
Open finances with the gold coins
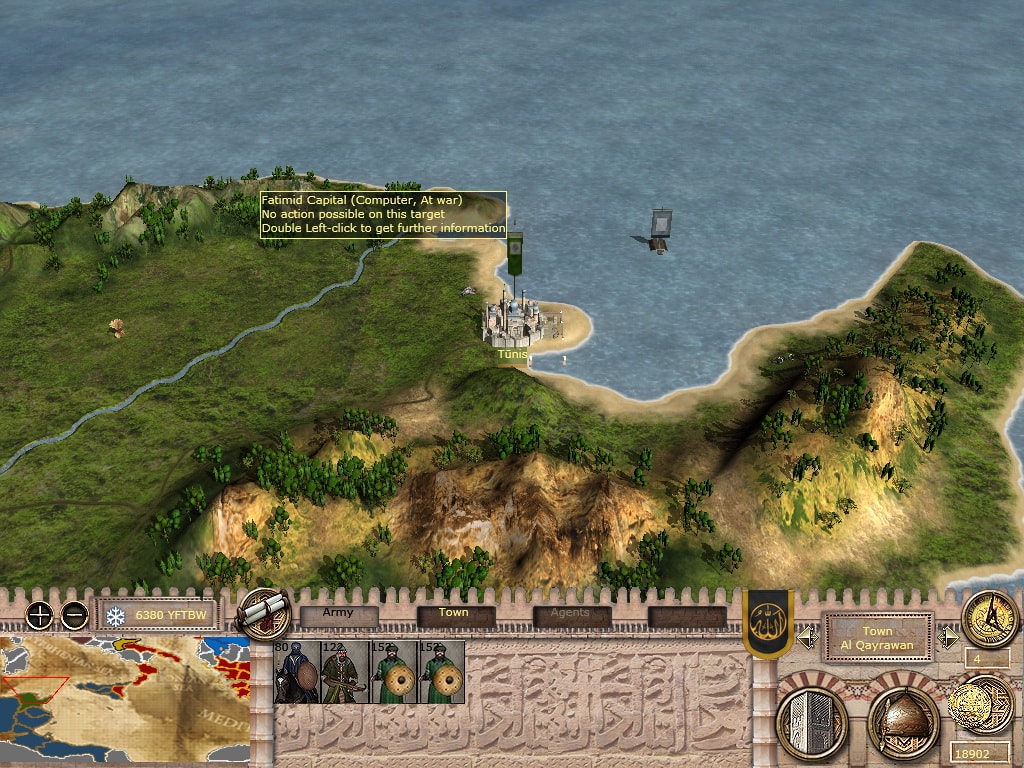980,704
